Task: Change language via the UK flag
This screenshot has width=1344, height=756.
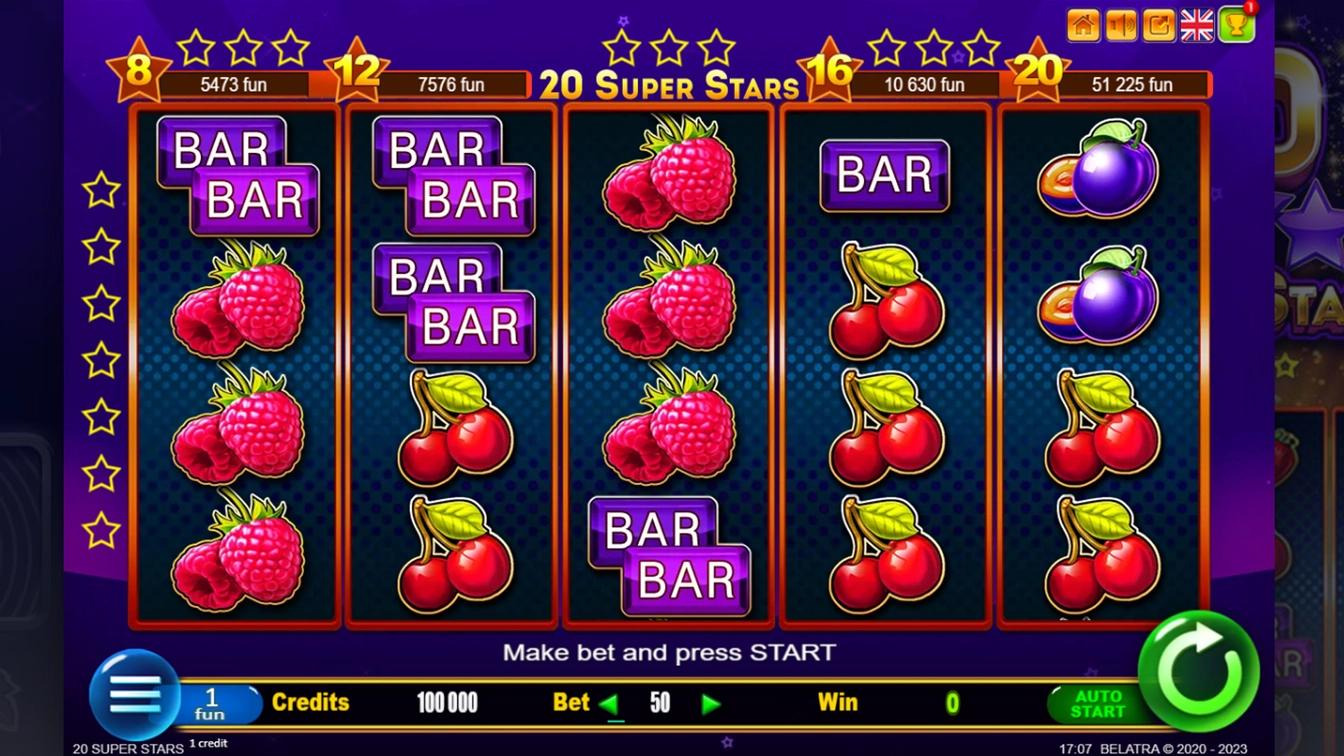Action: 1197,26
